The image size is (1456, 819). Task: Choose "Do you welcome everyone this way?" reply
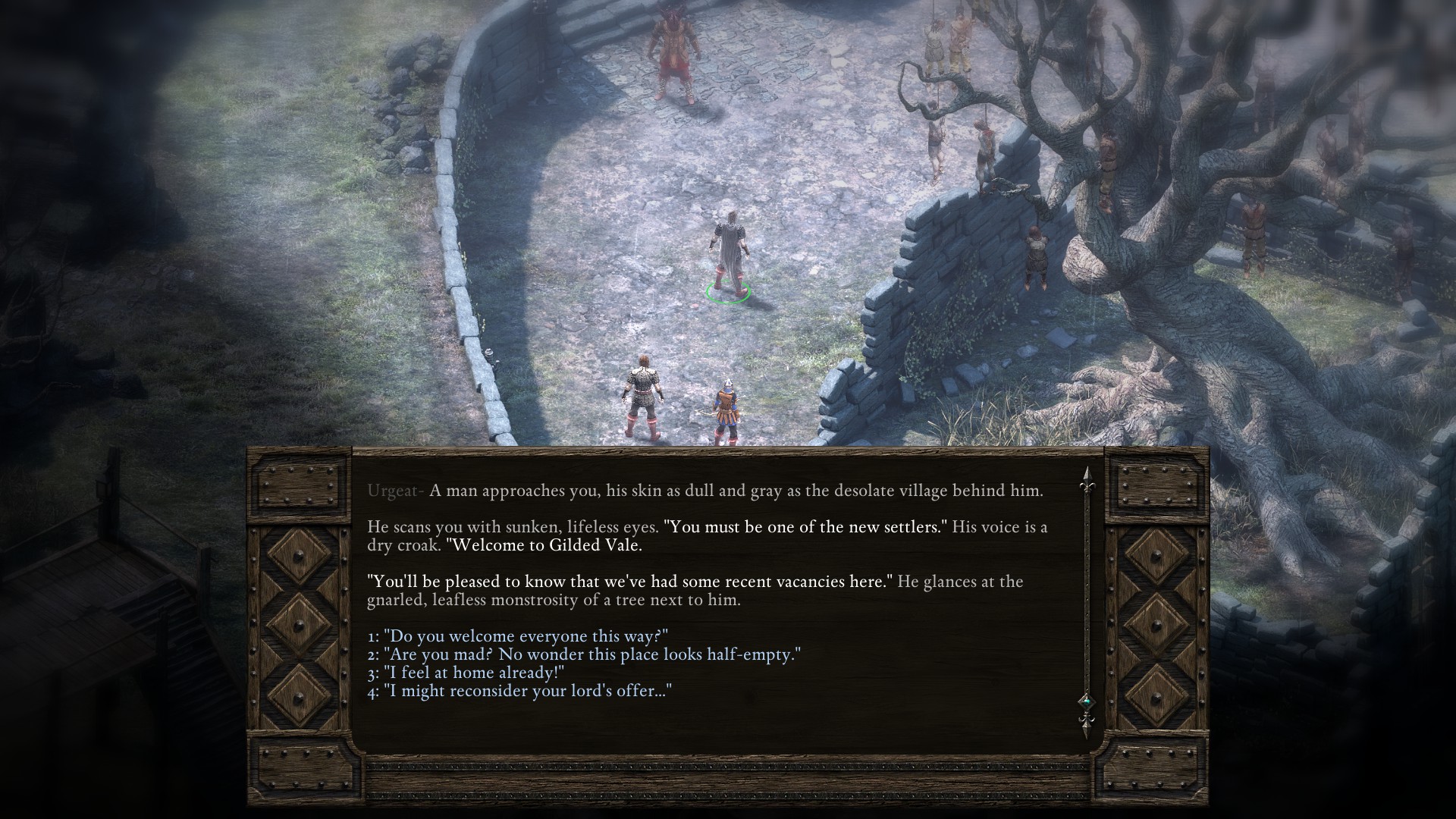point(517,636)
